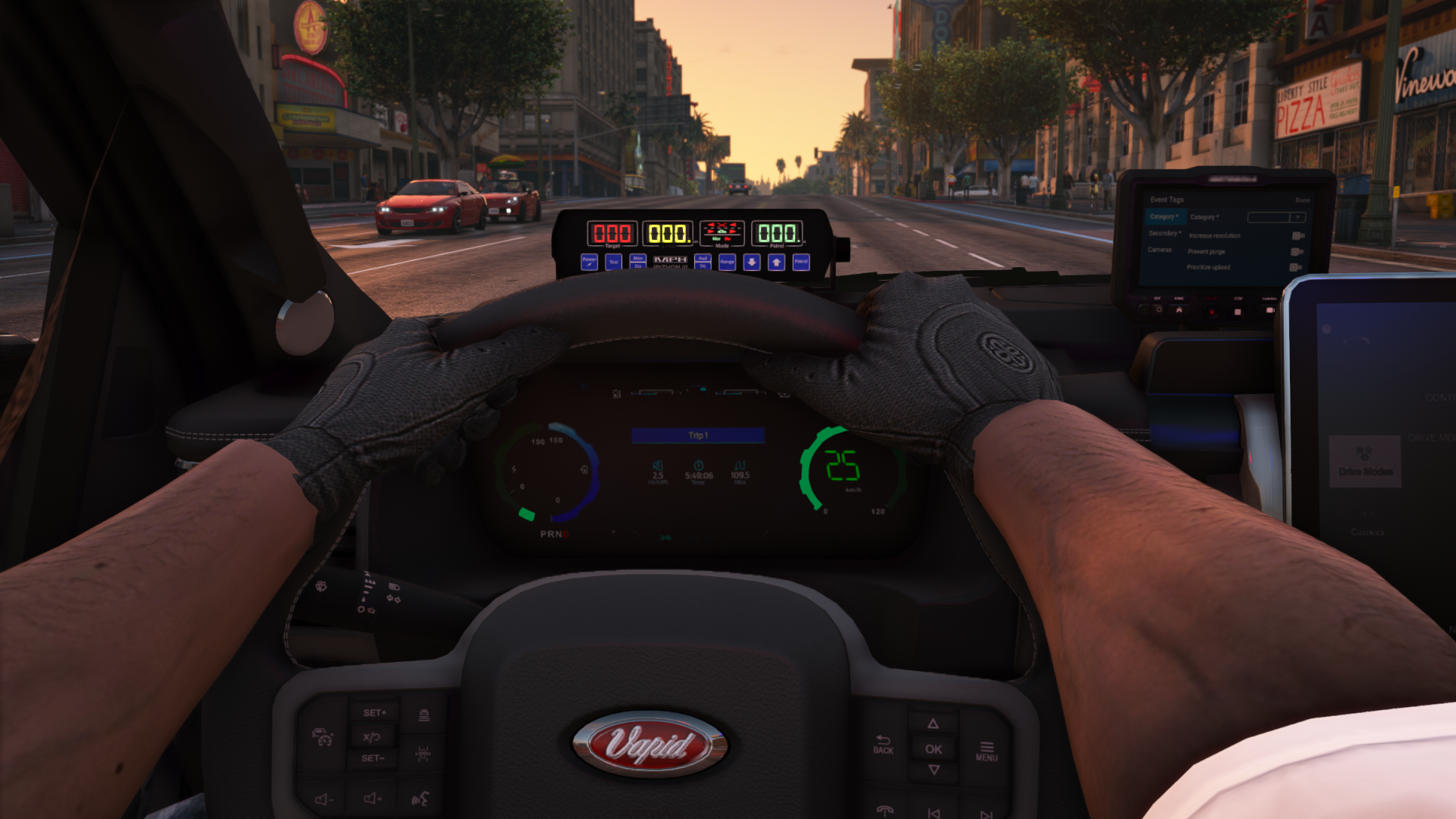Activate the voice command icon
The image size is (1456, 819).
421,799
